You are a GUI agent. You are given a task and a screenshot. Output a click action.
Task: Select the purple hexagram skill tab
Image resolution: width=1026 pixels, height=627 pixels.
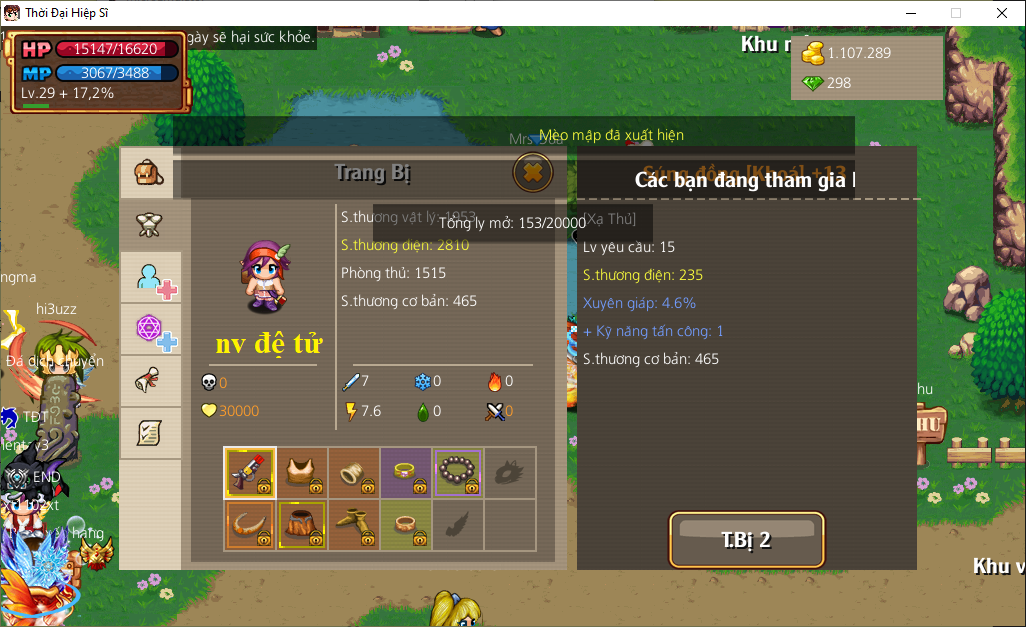[x=153, y=330]
